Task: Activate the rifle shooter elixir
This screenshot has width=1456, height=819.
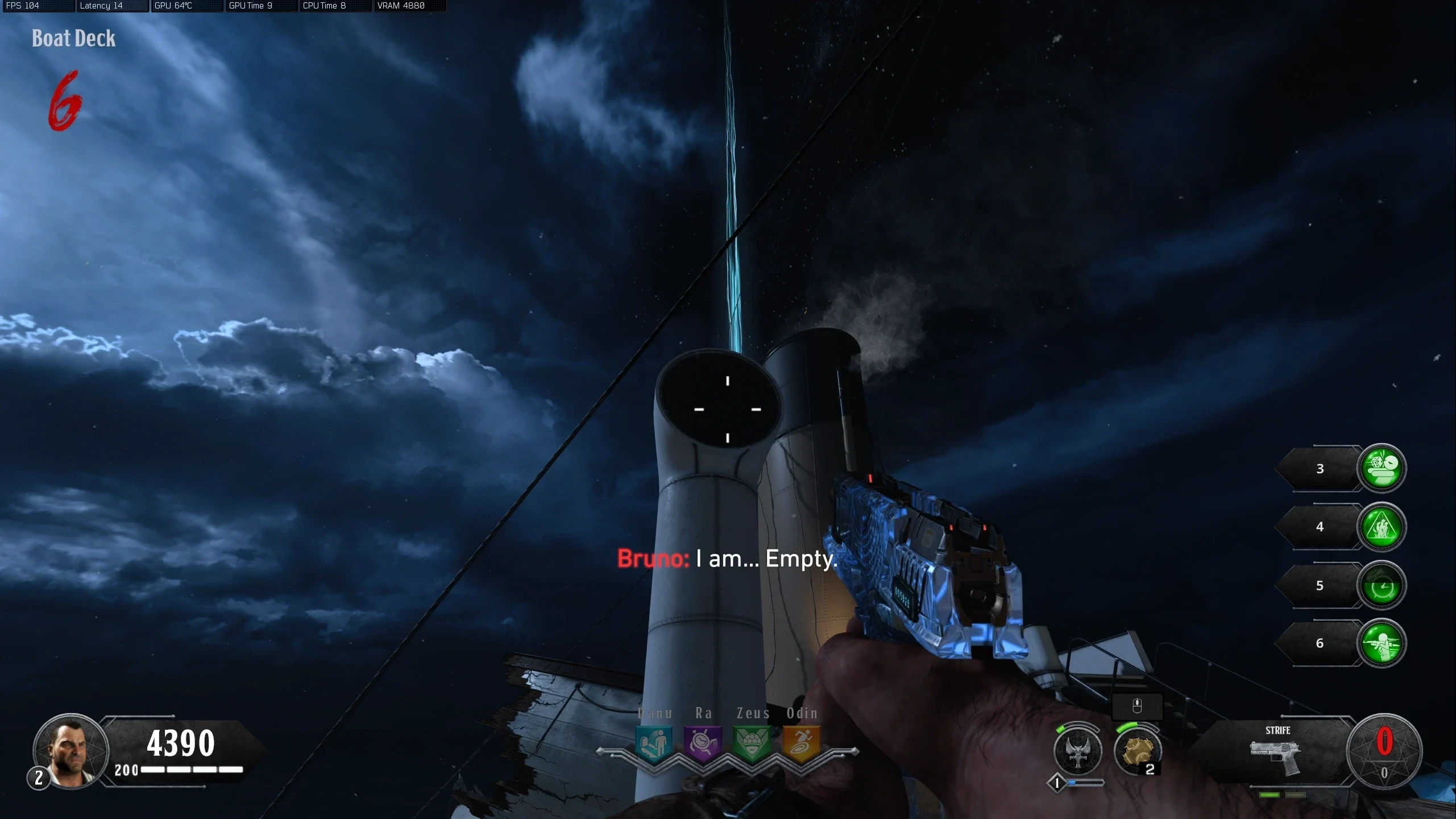Action: pyautogui.click(x=1382, y=643)
